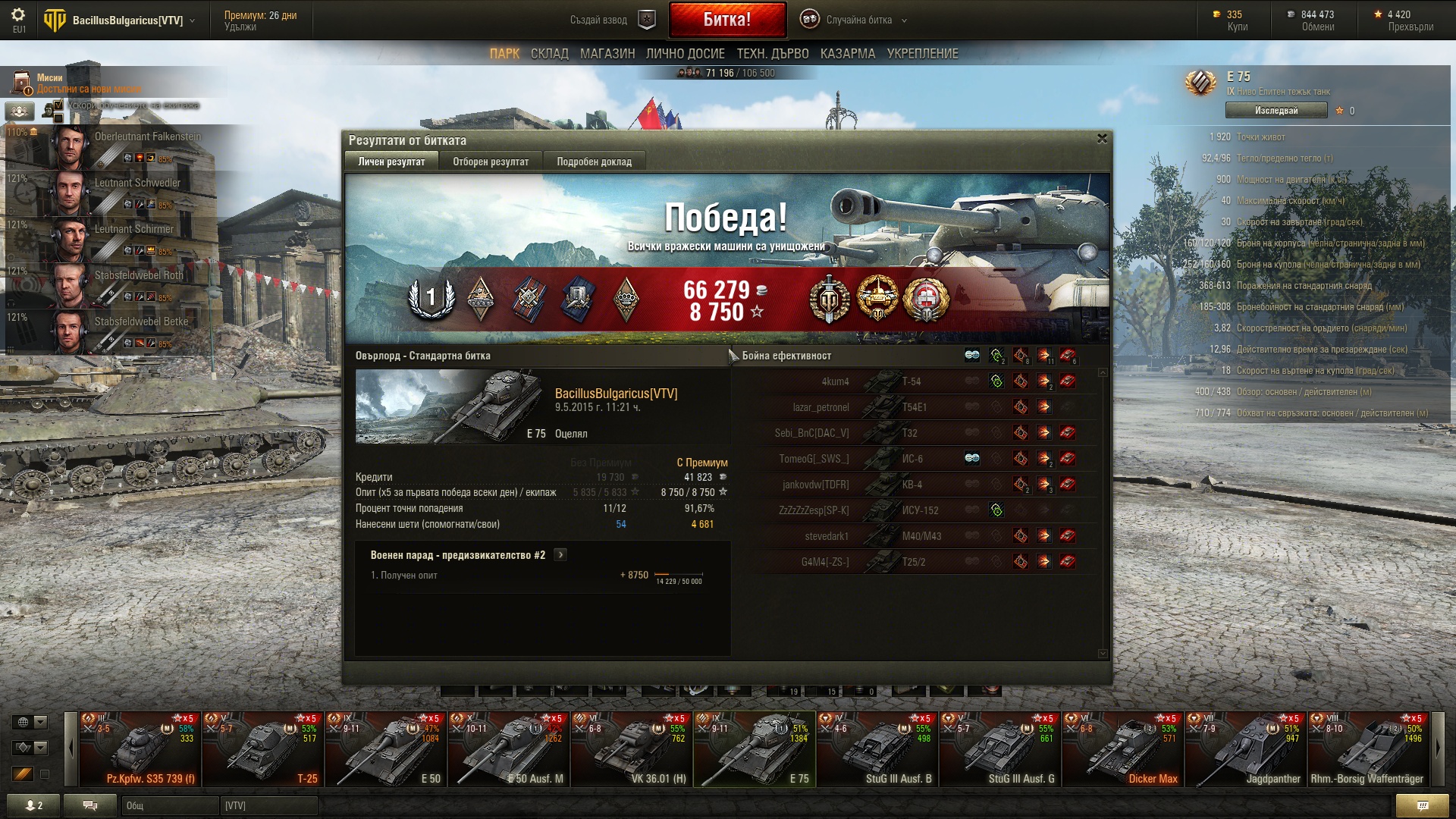Open ЛИЧНО ДОСИЕ profile page
This screenshot has width=1456, height=819.
pyautogui.click(x=685, y=54)
